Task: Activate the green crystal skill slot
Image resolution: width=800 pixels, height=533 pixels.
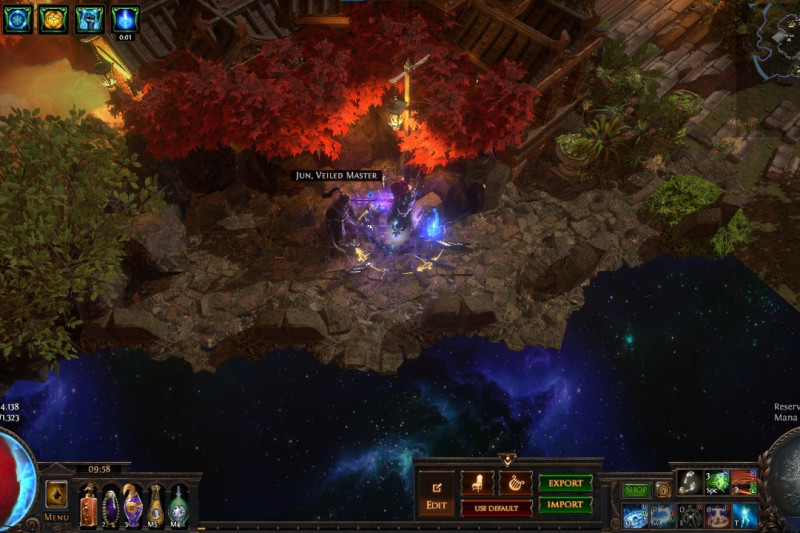Action: [x=716, y=483]
